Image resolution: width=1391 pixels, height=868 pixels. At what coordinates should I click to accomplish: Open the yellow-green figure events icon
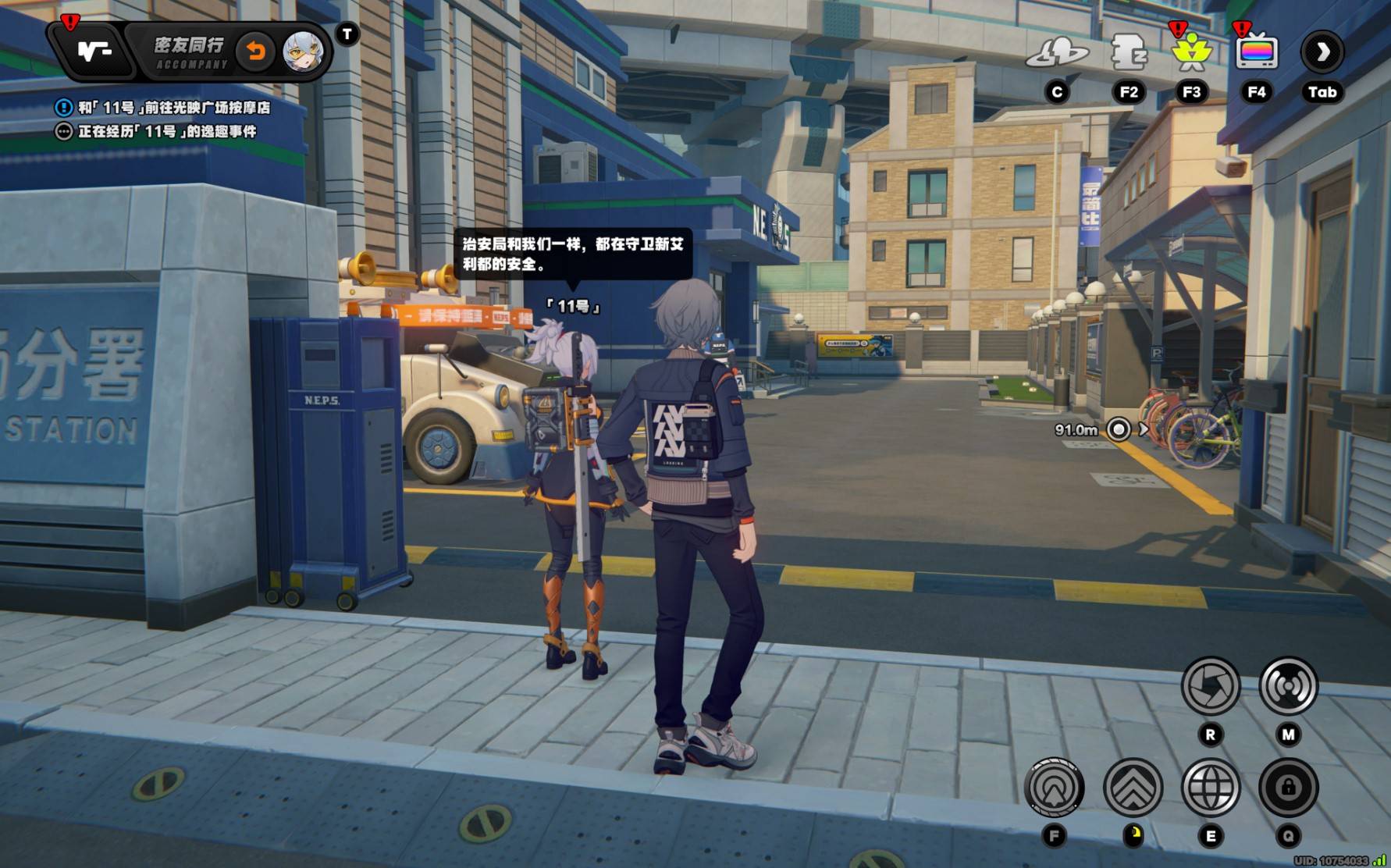1191,52
